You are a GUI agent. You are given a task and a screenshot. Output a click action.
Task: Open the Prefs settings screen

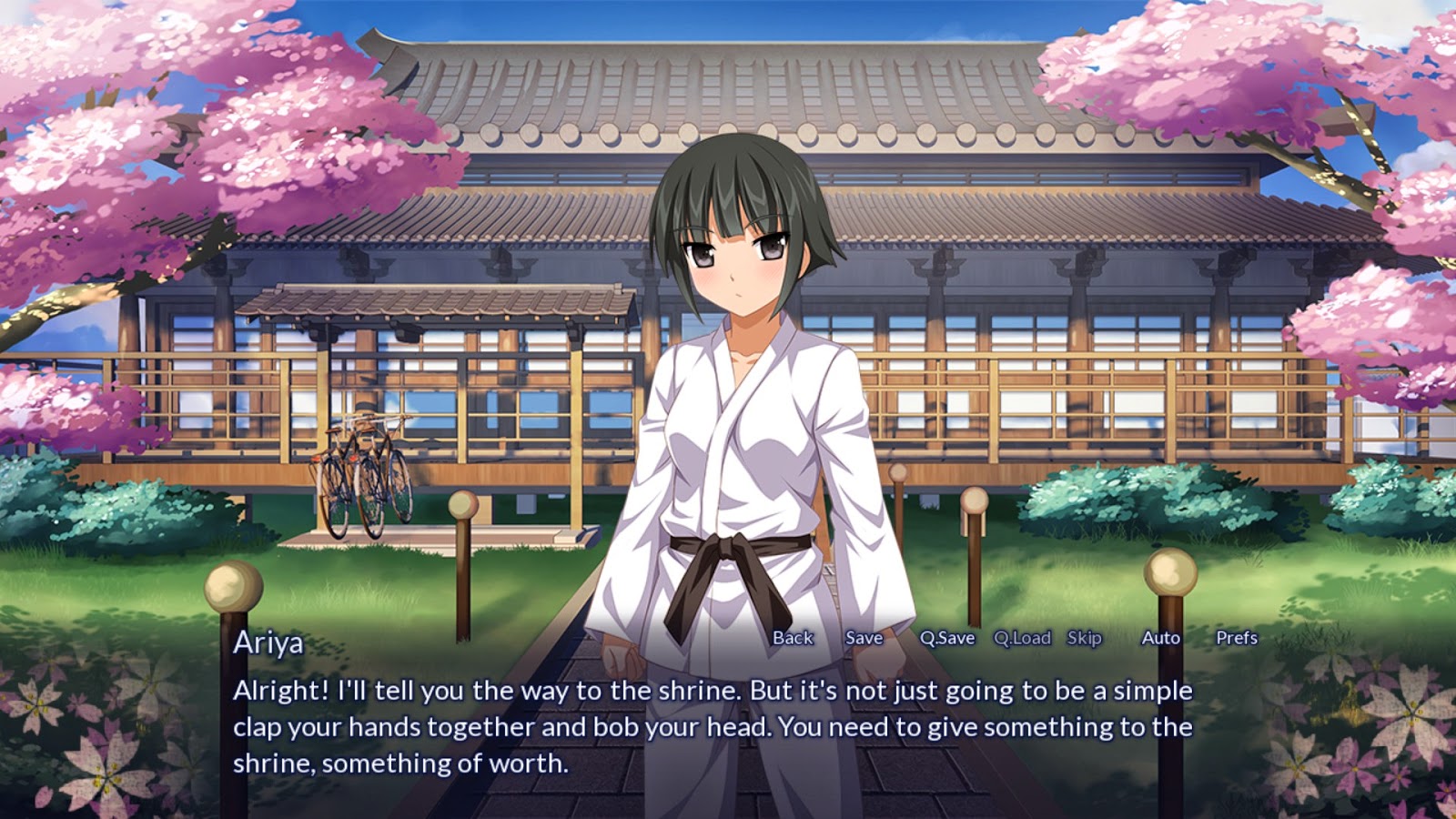pos(1237,639)
